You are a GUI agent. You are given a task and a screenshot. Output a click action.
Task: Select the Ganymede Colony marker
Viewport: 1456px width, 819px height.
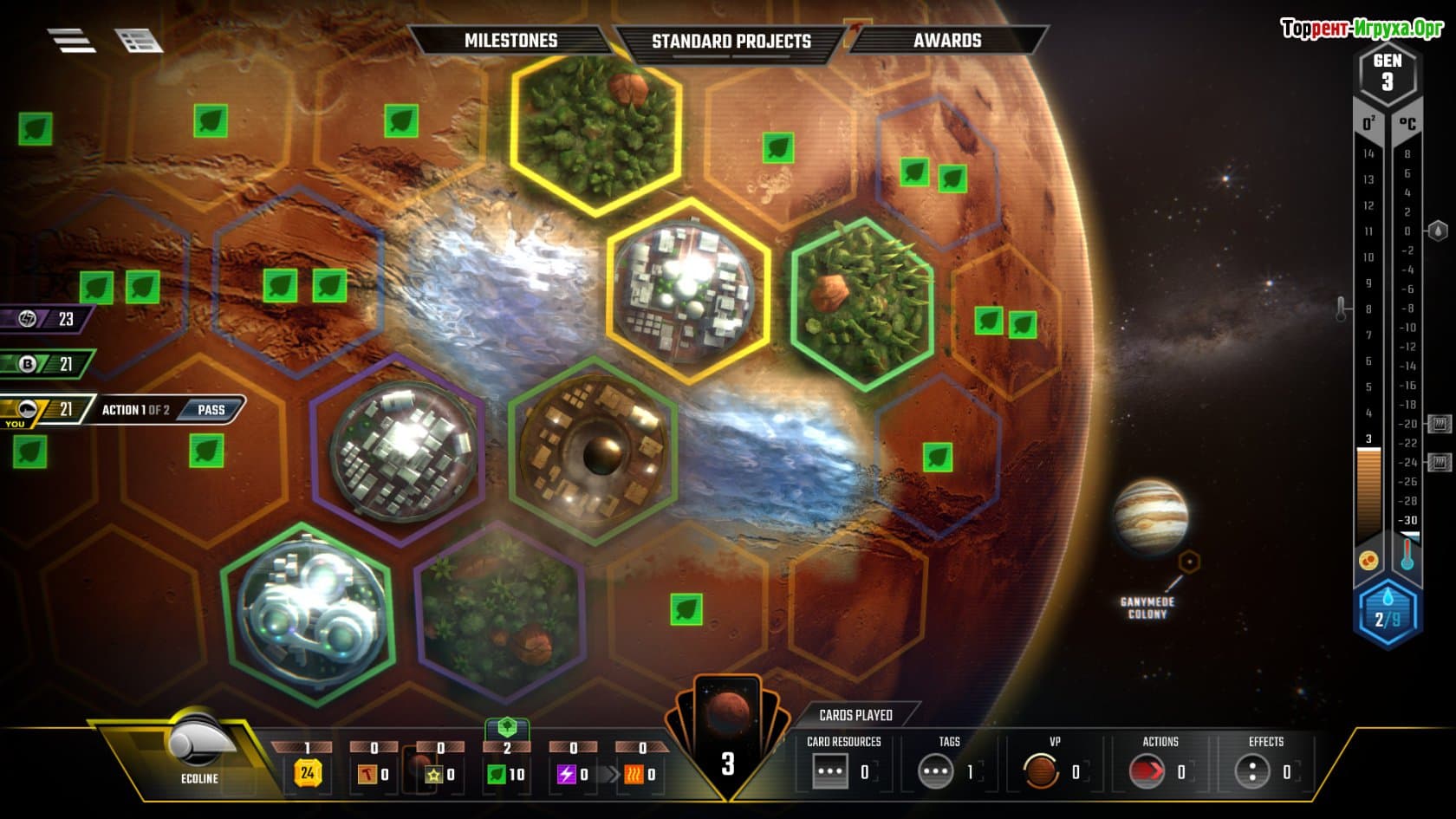coord(1189,562)
